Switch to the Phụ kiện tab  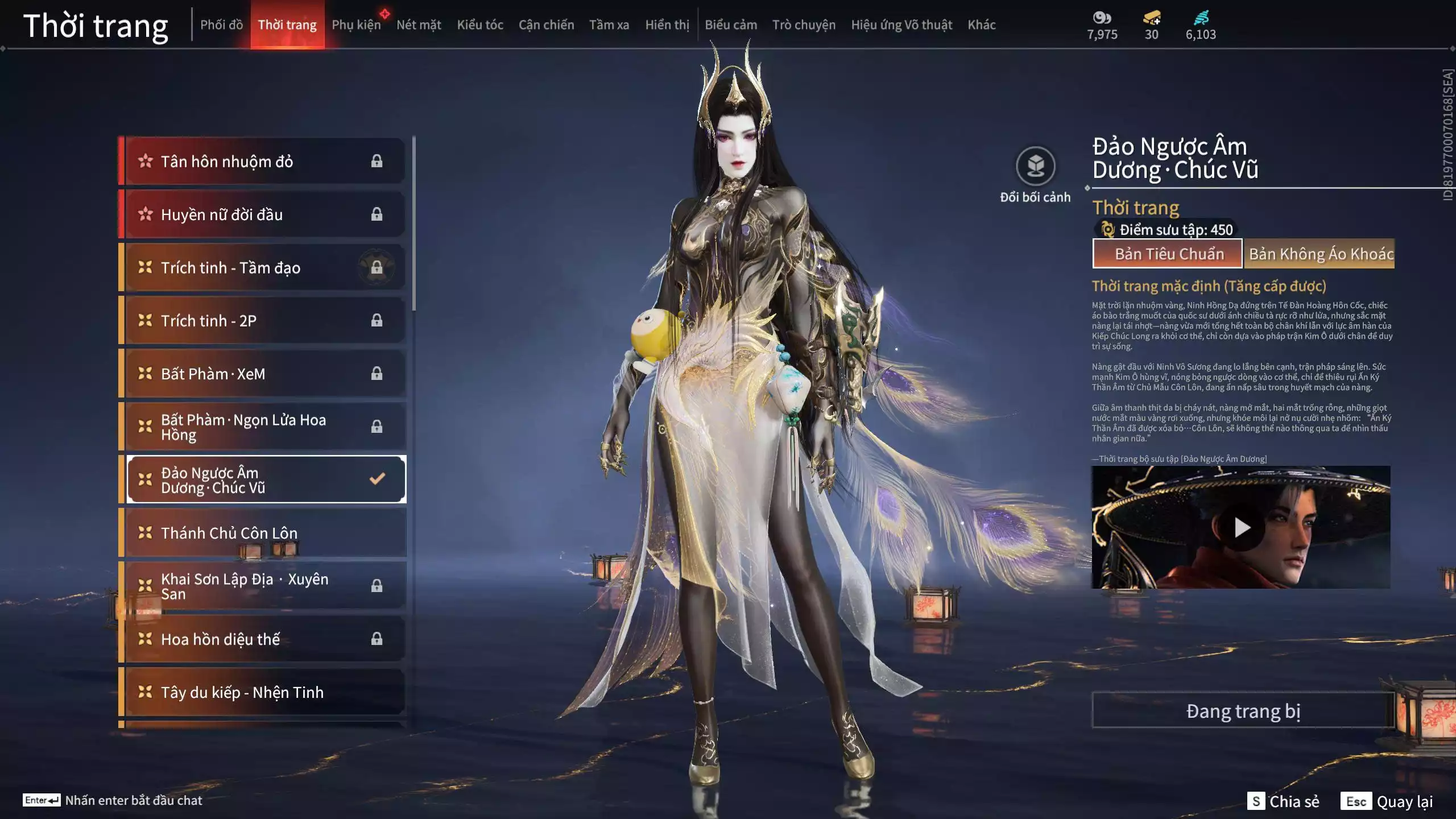tap(355, 25)
